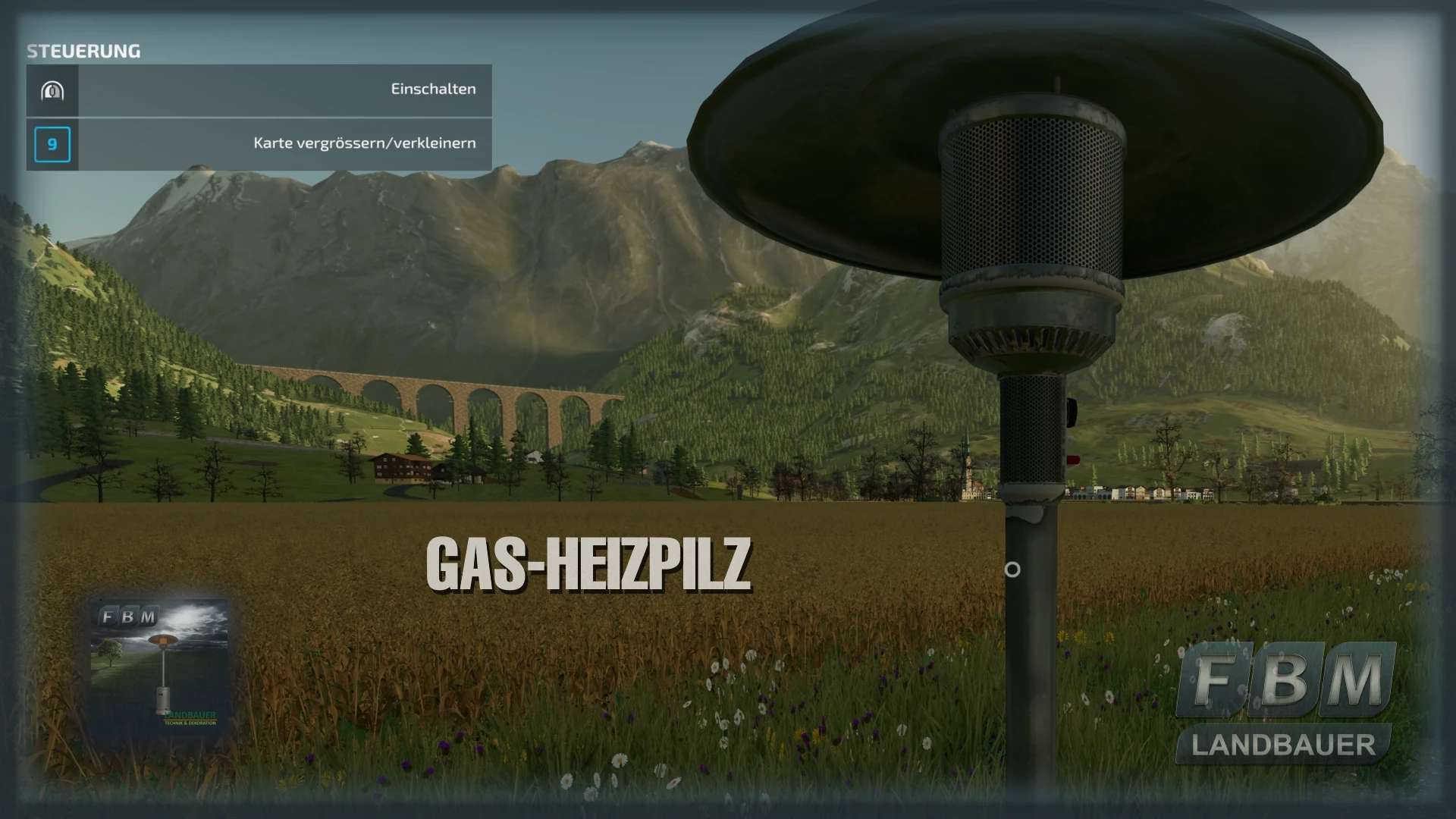Choose the Karte vergrössern/verkleinern entry

click(259, 144)
